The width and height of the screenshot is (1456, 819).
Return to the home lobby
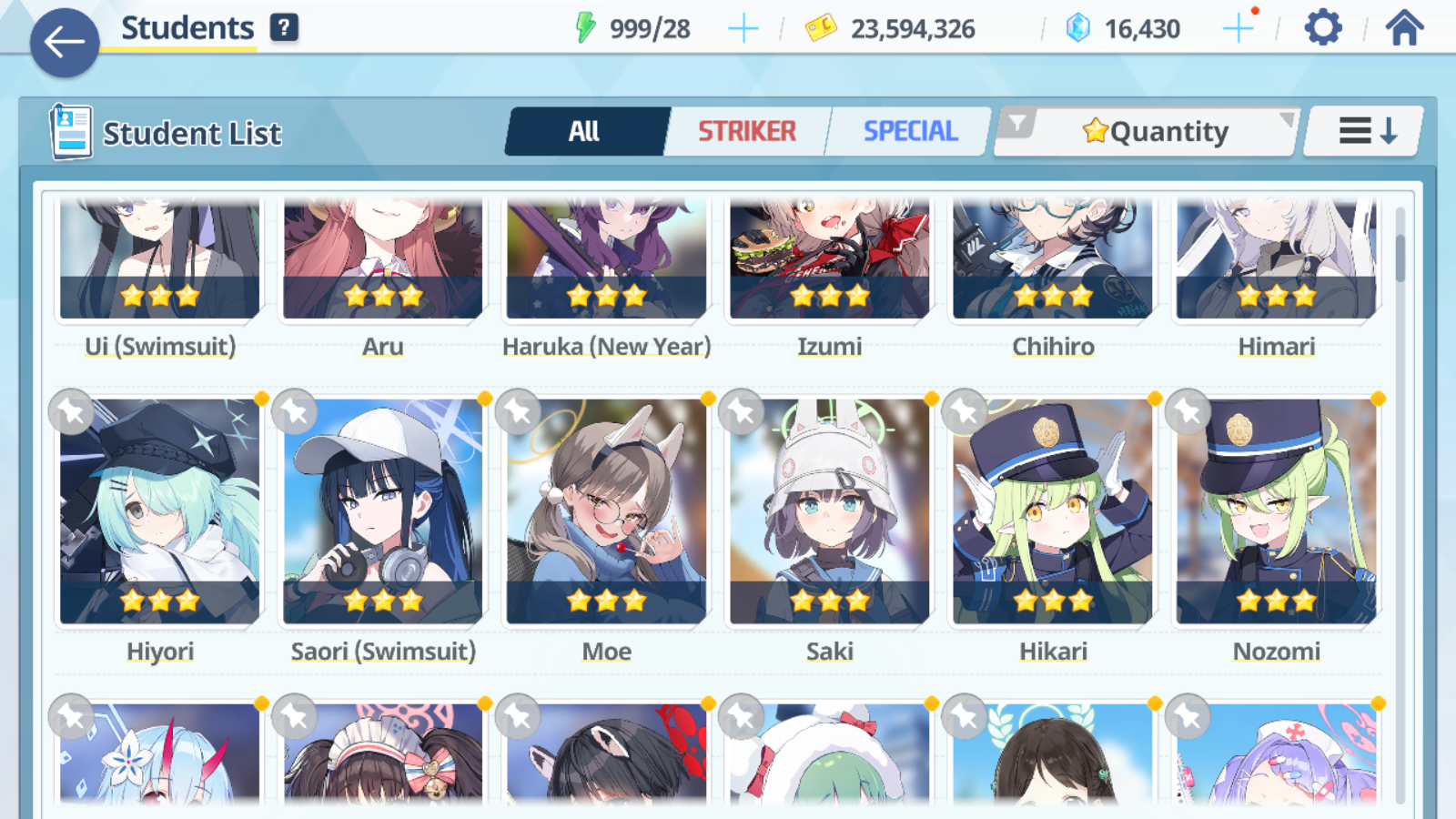tap(1404, 28)
